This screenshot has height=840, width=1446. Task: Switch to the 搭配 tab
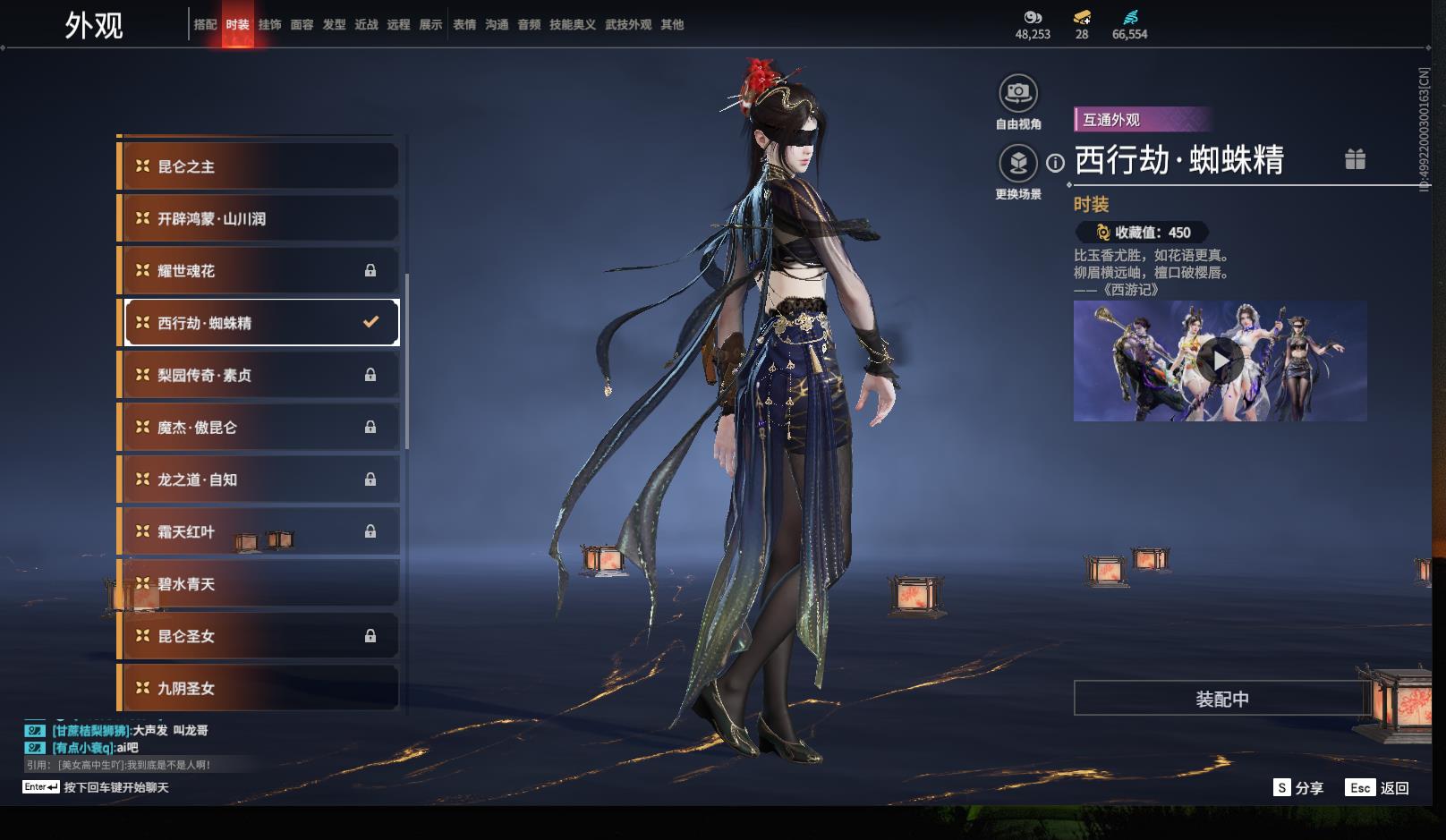pyautogui.click(x=205, y=25)
